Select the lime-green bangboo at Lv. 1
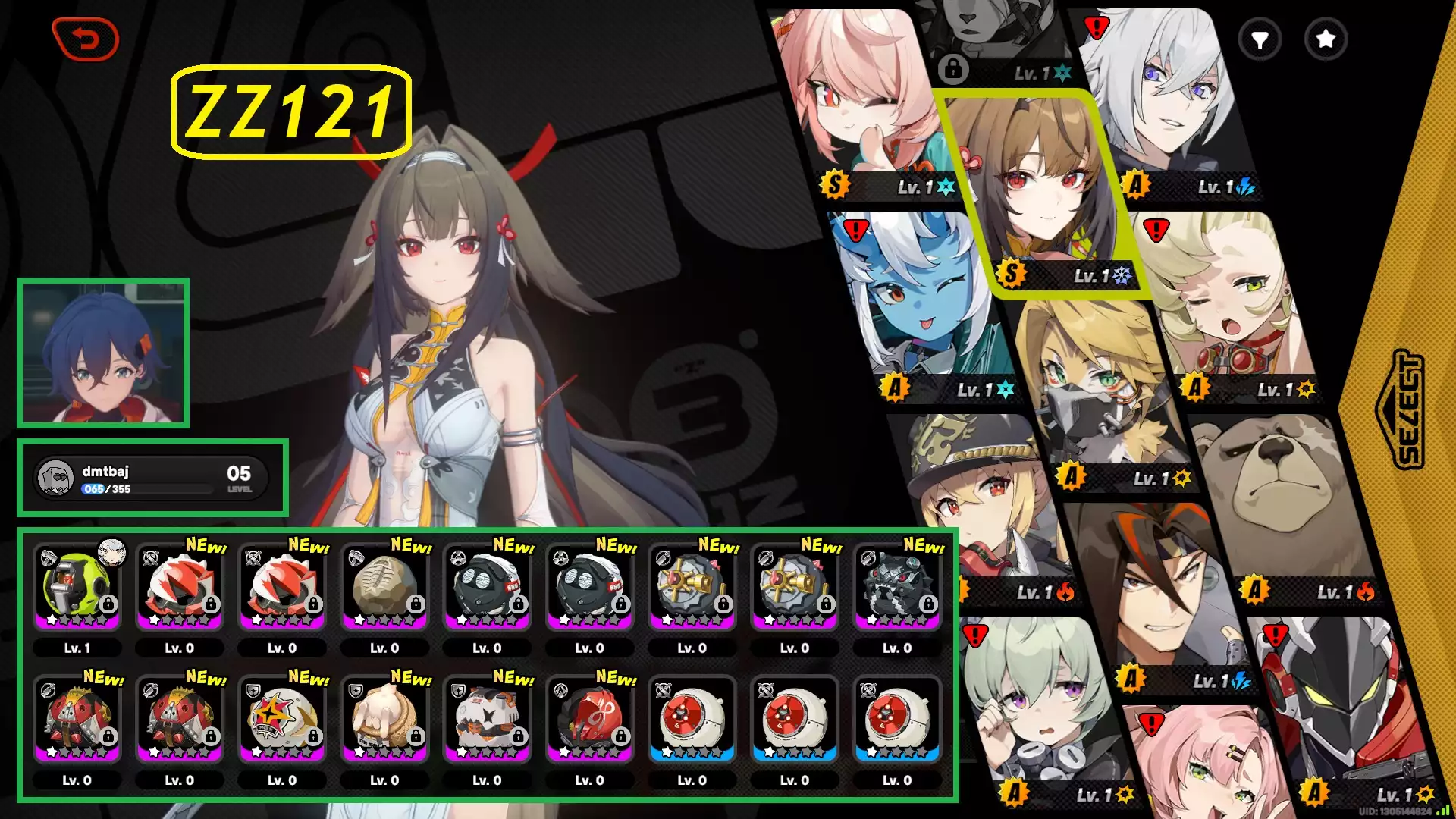 tap(77, 588)
